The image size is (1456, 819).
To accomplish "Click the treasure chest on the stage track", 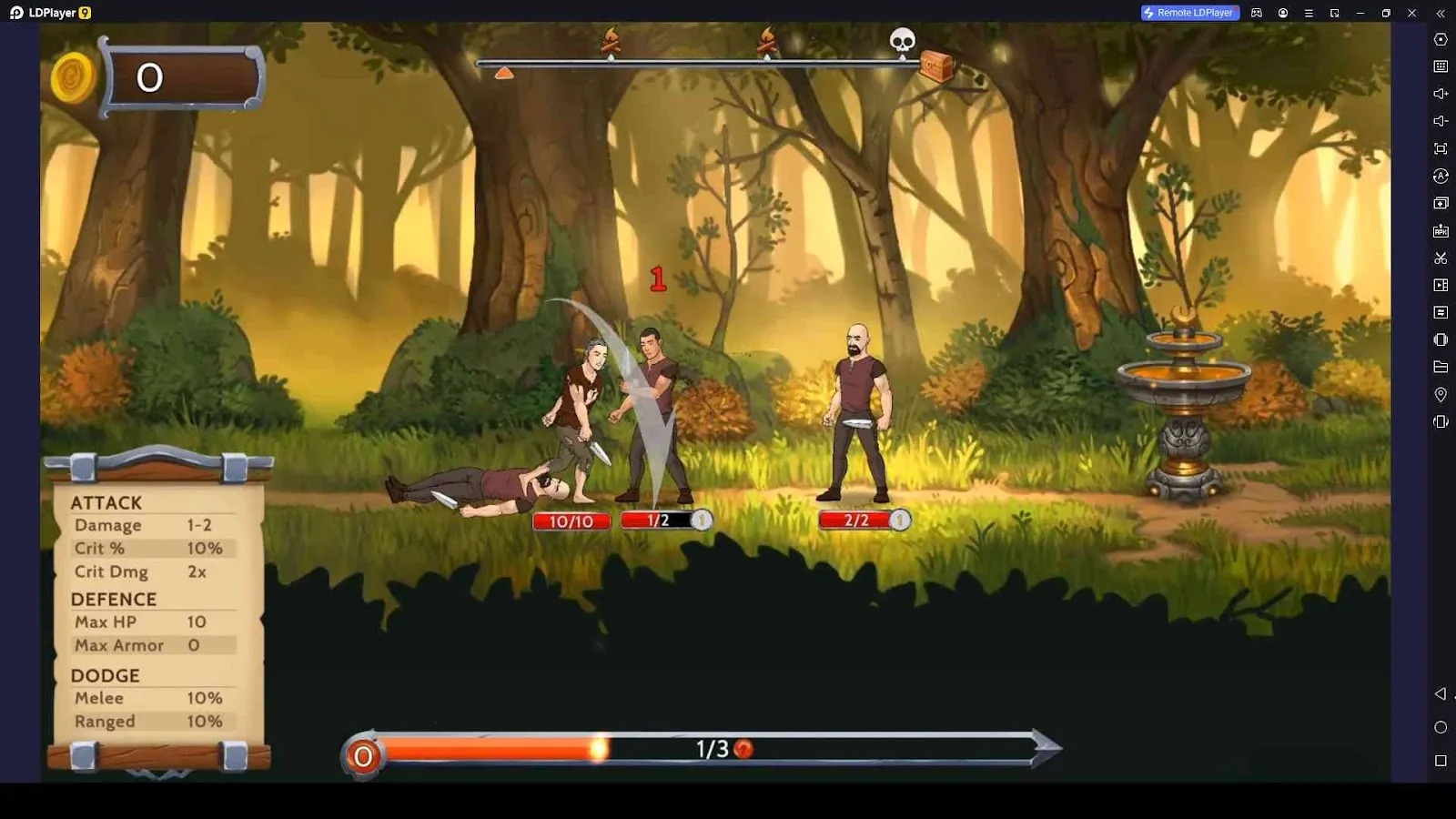I will [937, 66].
